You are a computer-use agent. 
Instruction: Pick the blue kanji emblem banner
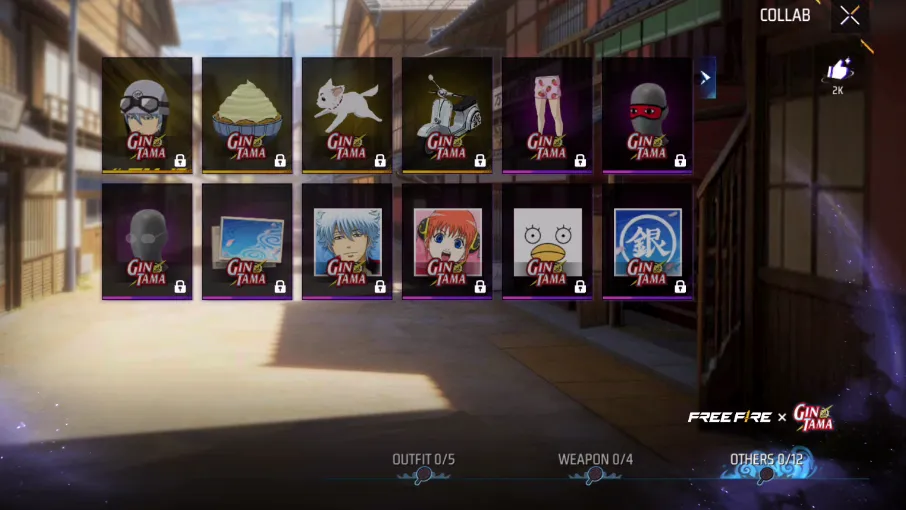coord(647,241)
